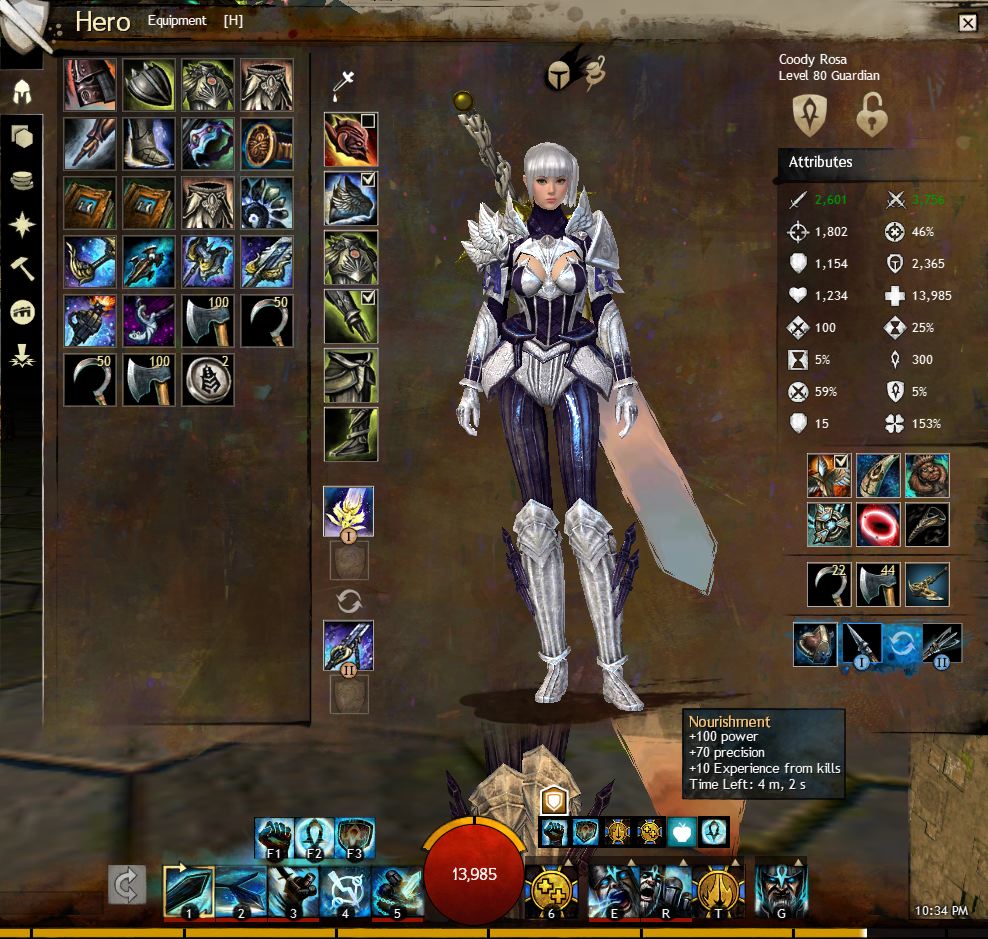Select the red helmet in inventory list

(x=90, y=85)
